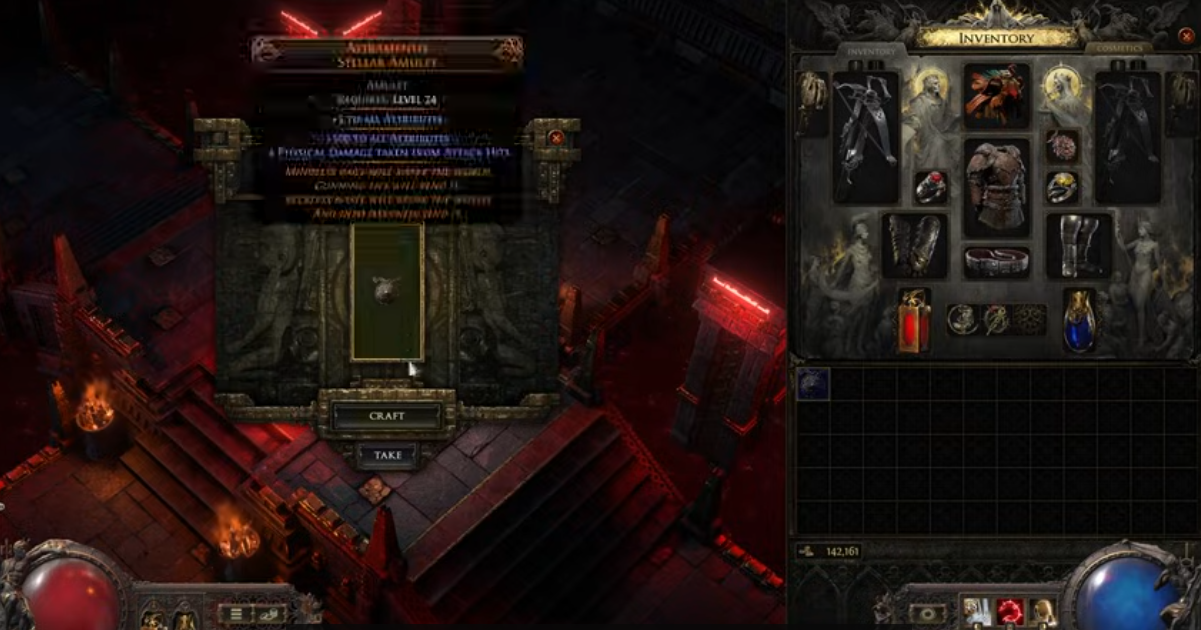Select the equipped boots slot
The image size is (1201, 630).
pyautogui.click(x=1079, y=245)
